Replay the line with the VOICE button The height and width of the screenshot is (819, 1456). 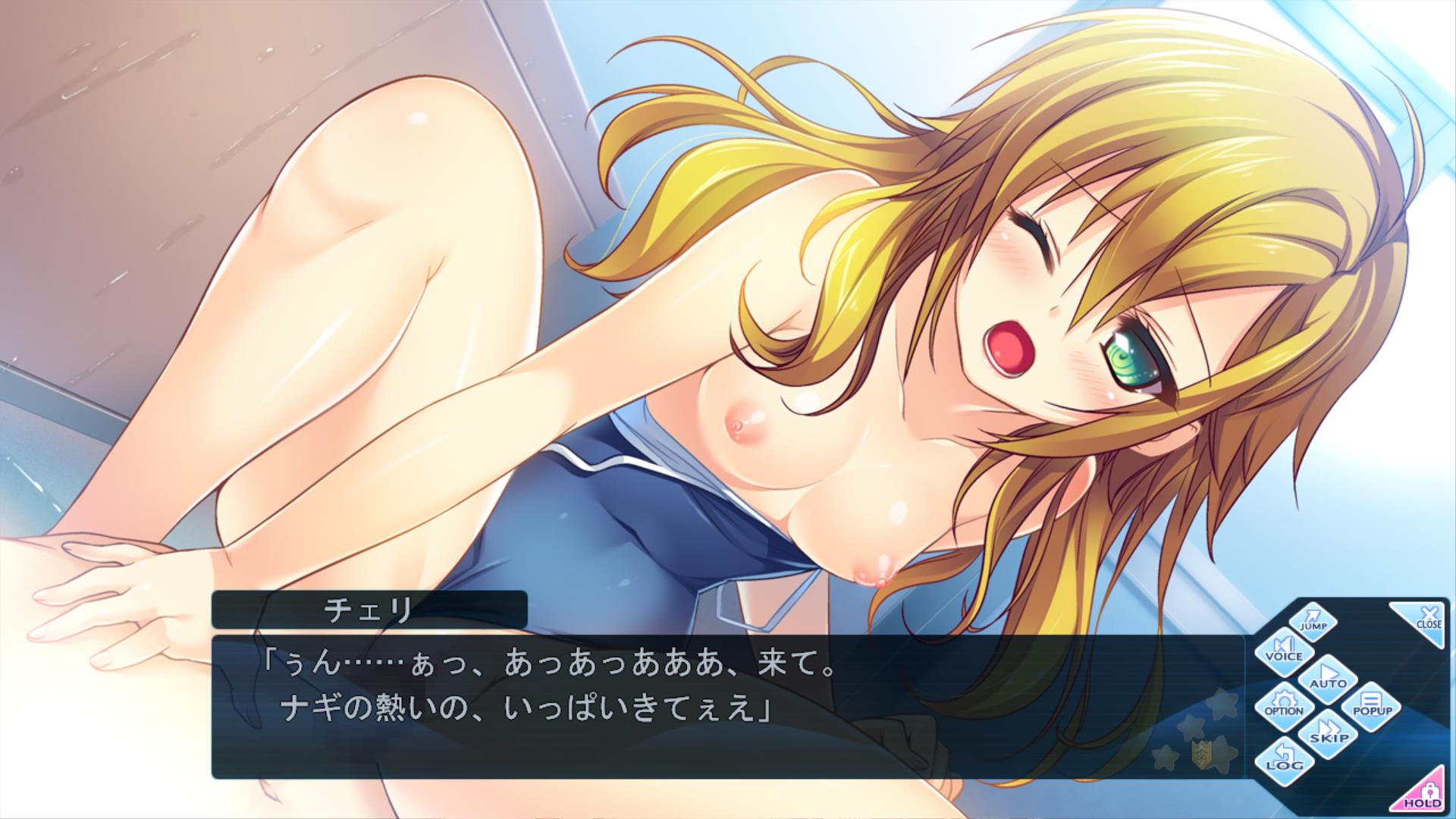(1283, 650)
